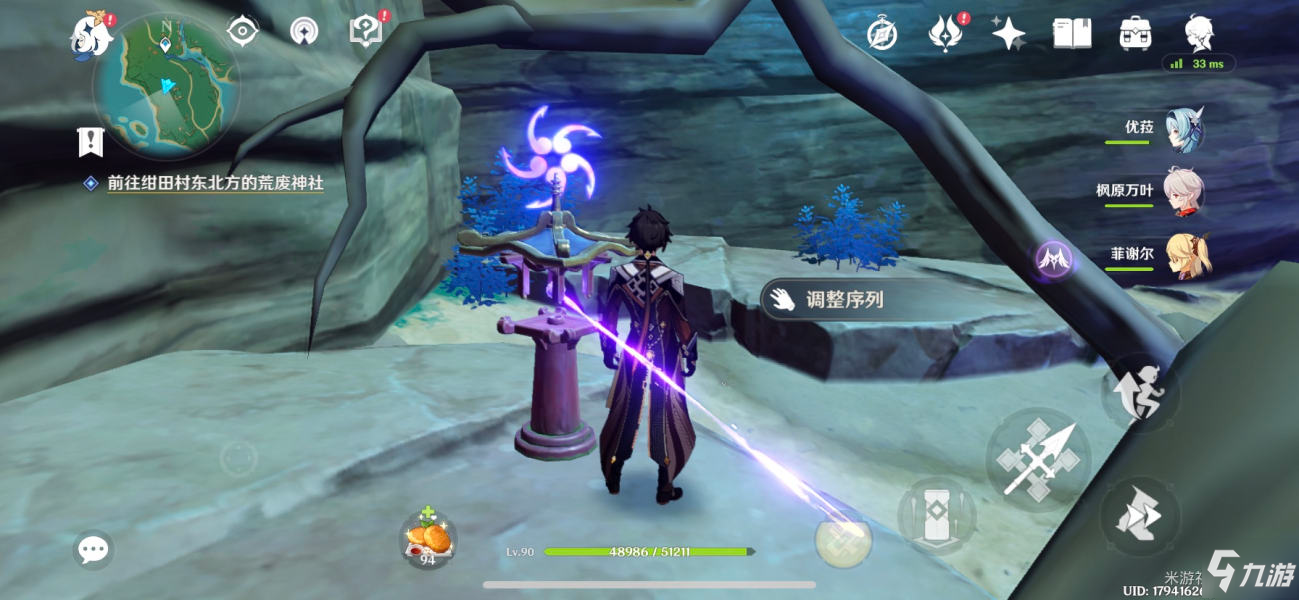Open the events compass icon

click(x=881, y=34)
